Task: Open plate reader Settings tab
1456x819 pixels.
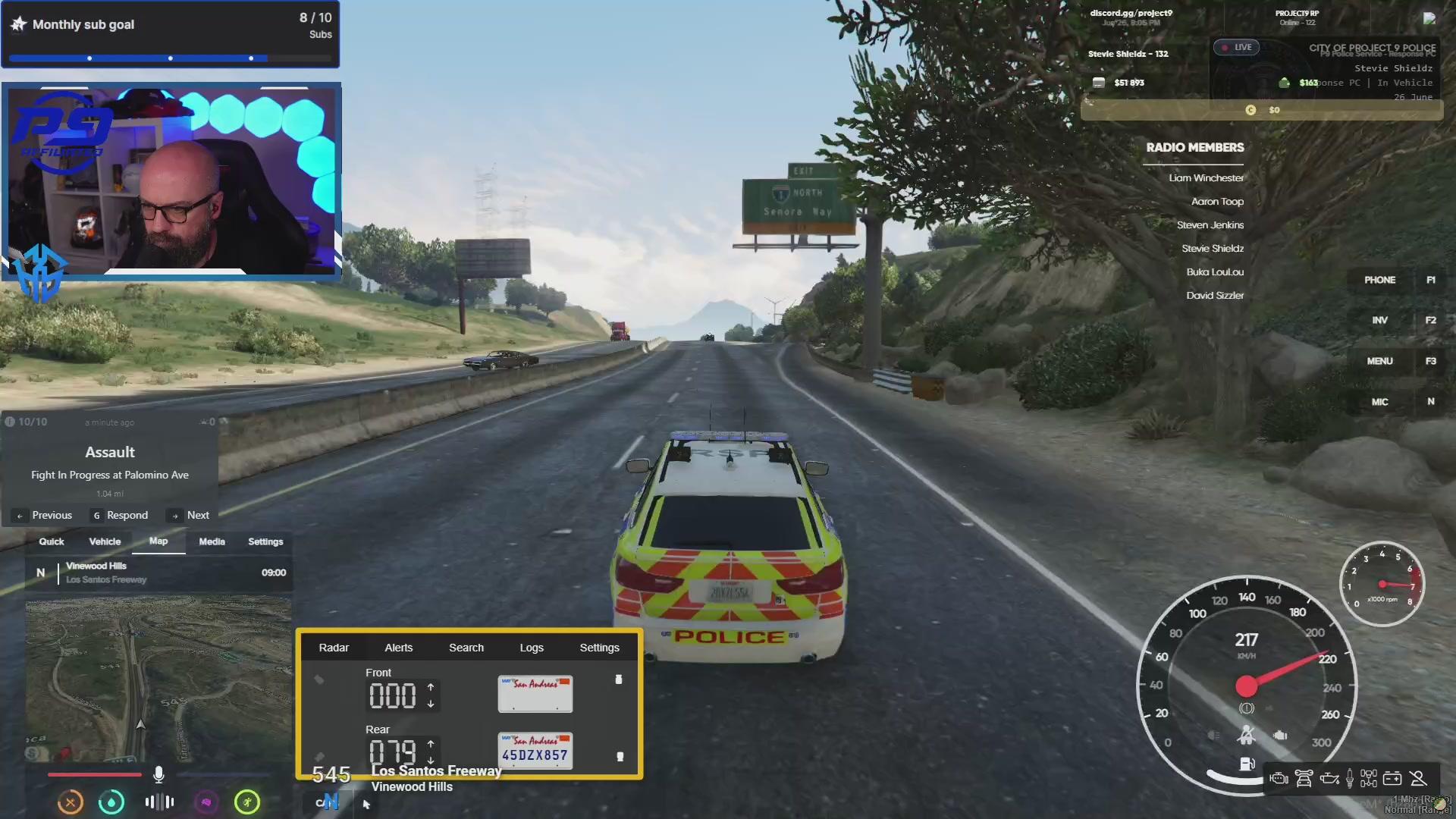Action: pyautogui.click(x=599, y=648)
